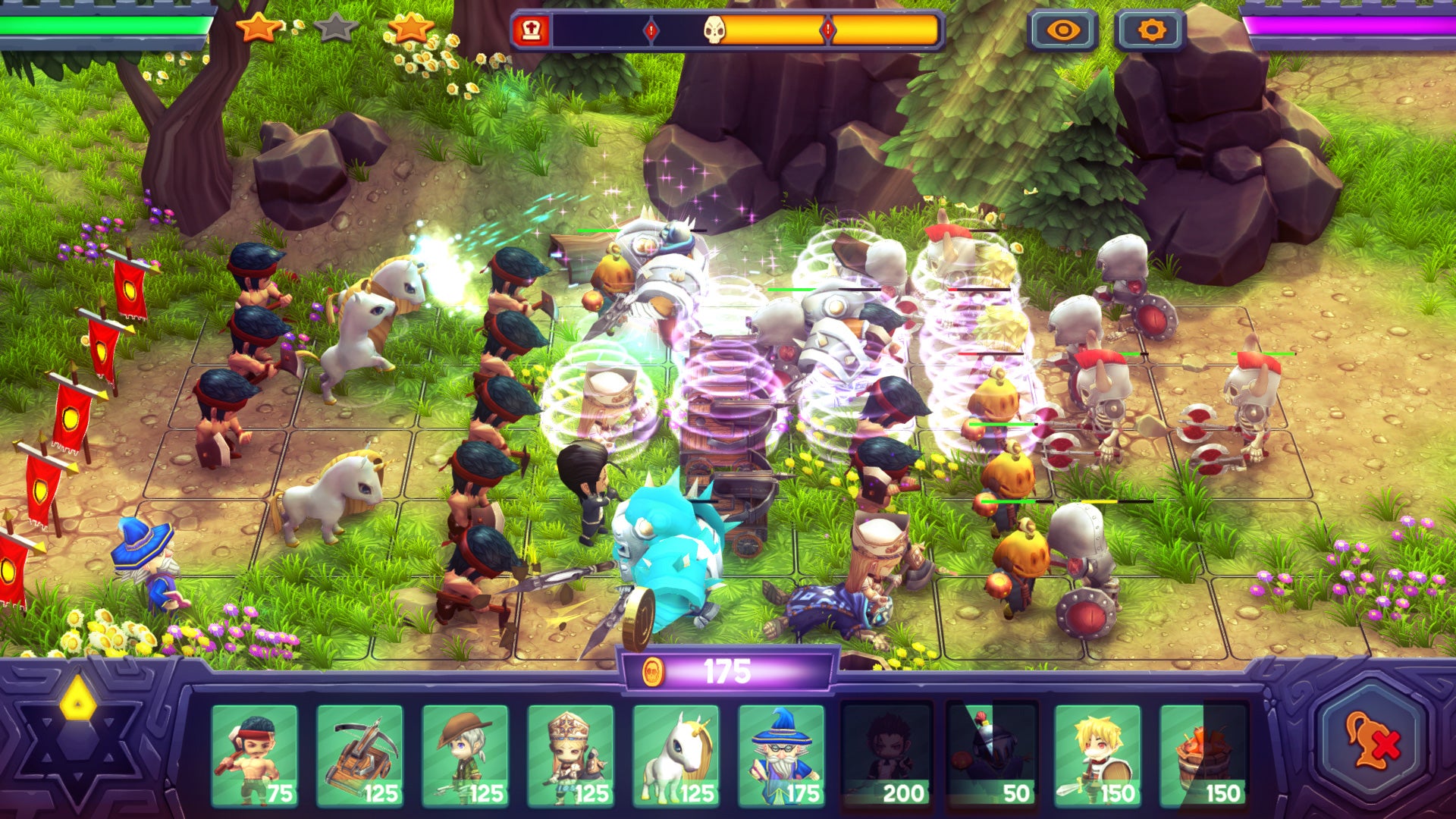Image resolution: width=1456 pixels, height=819 pixels.
Task: Click the dark-haired fighter card costing 200
Action: 886,755
